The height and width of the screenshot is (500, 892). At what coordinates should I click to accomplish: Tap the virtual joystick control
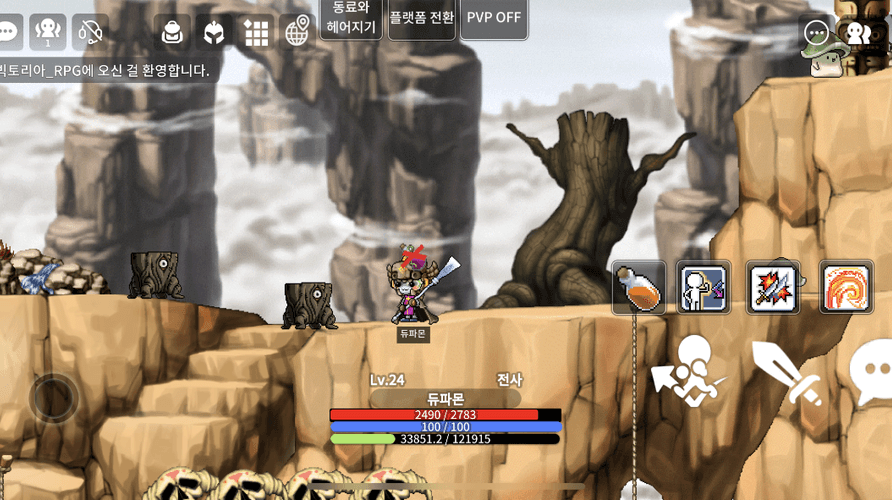(x=53, y=397)
